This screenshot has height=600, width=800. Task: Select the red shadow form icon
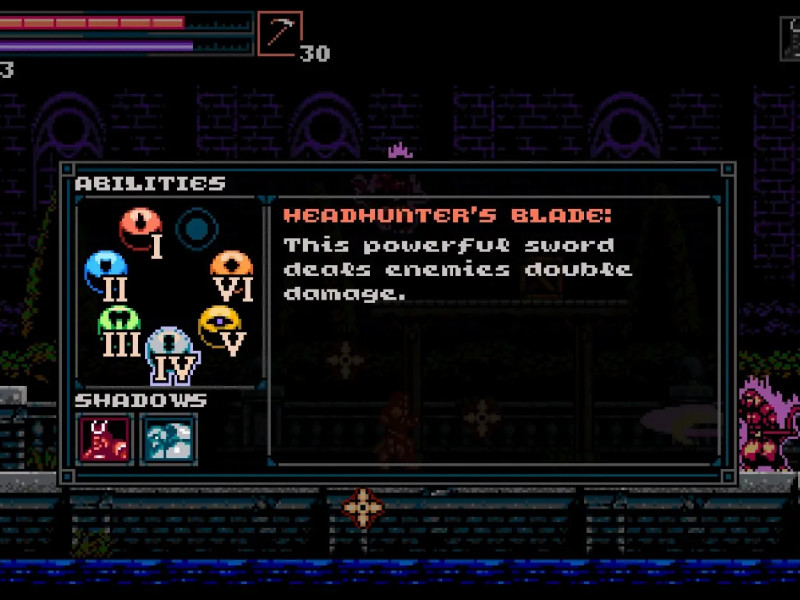105,438
